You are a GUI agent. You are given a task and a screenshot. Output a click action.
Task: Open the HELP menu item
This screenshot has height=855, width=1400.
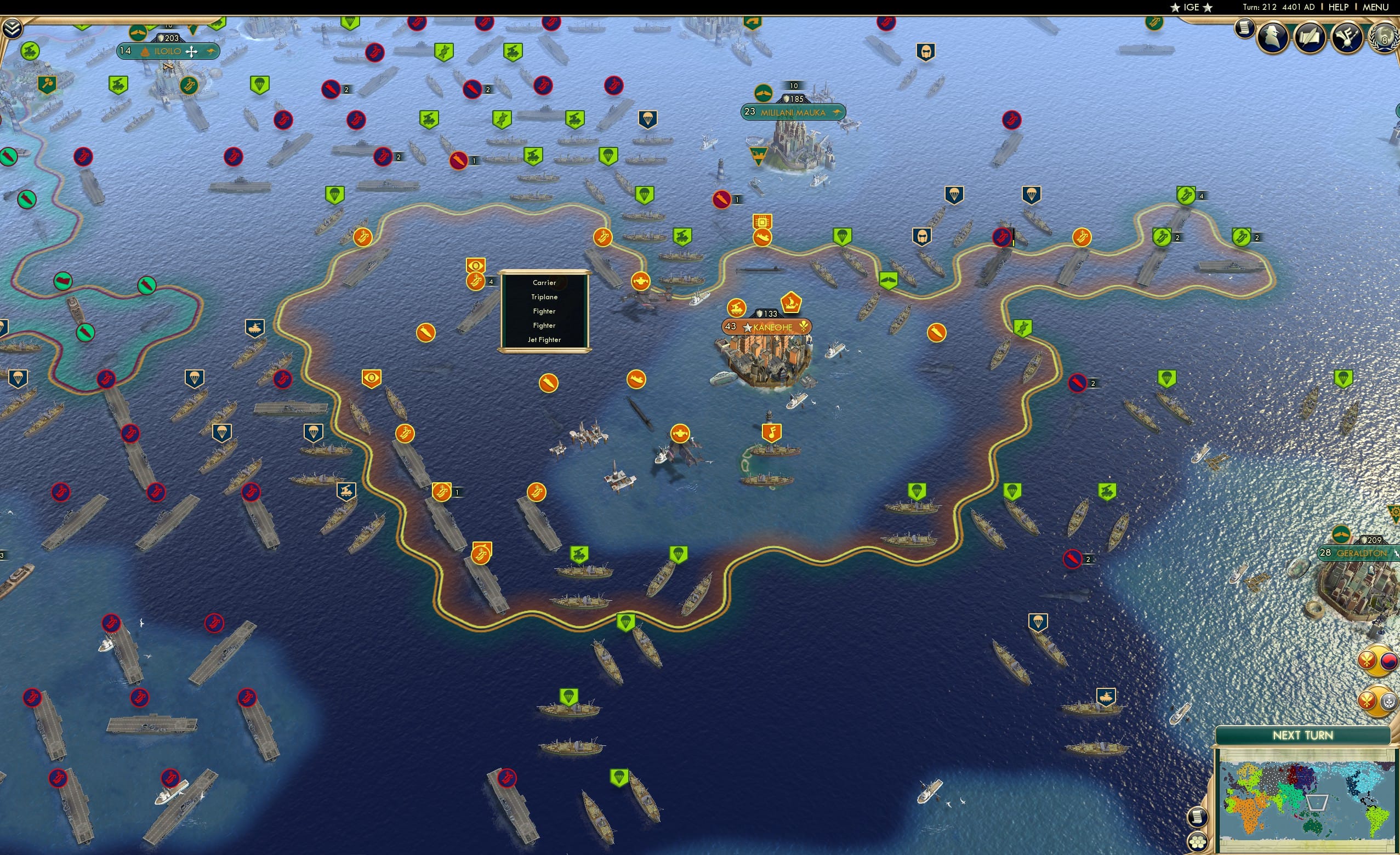[x=1339, y=7]
